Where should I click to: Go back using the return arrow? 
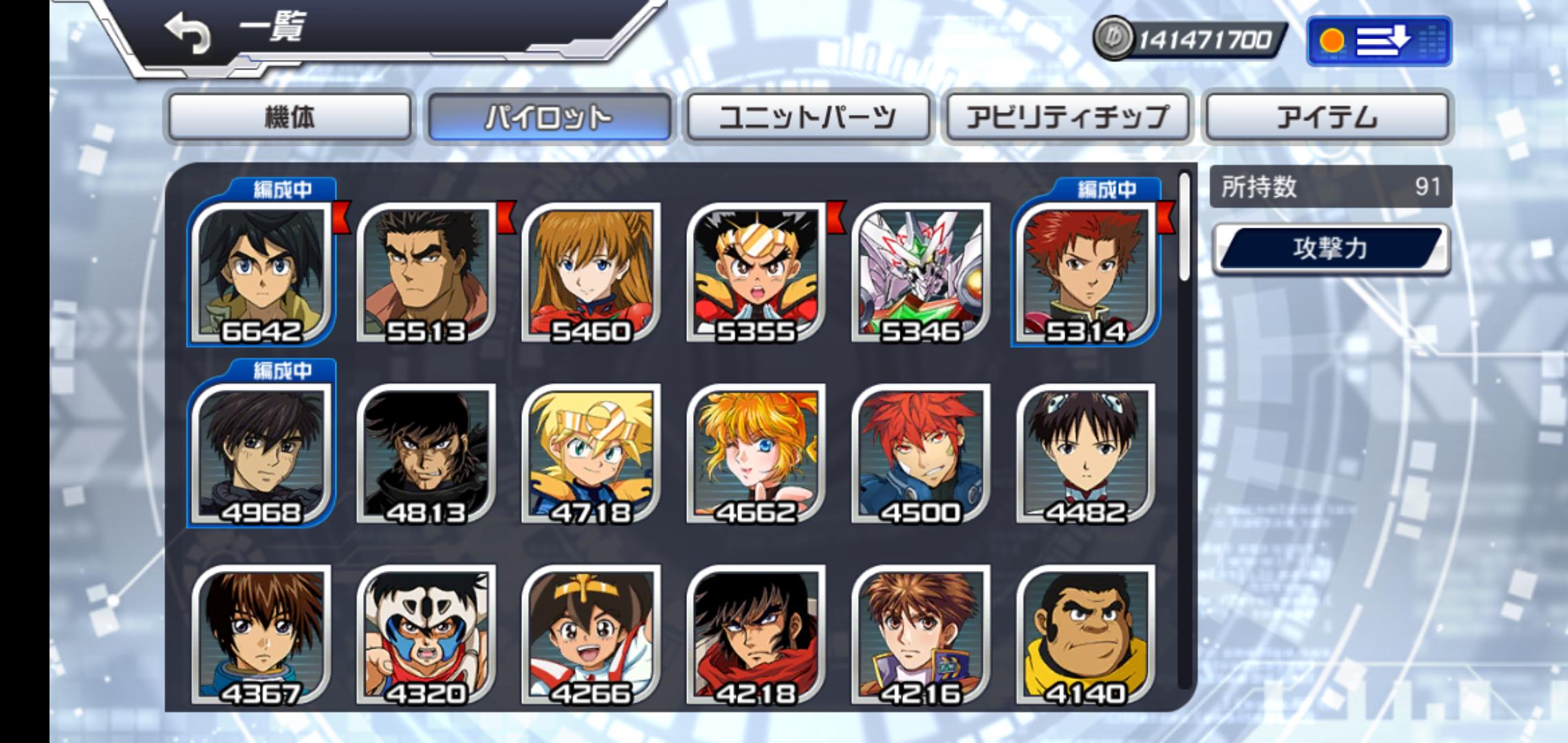coord(187,34)
